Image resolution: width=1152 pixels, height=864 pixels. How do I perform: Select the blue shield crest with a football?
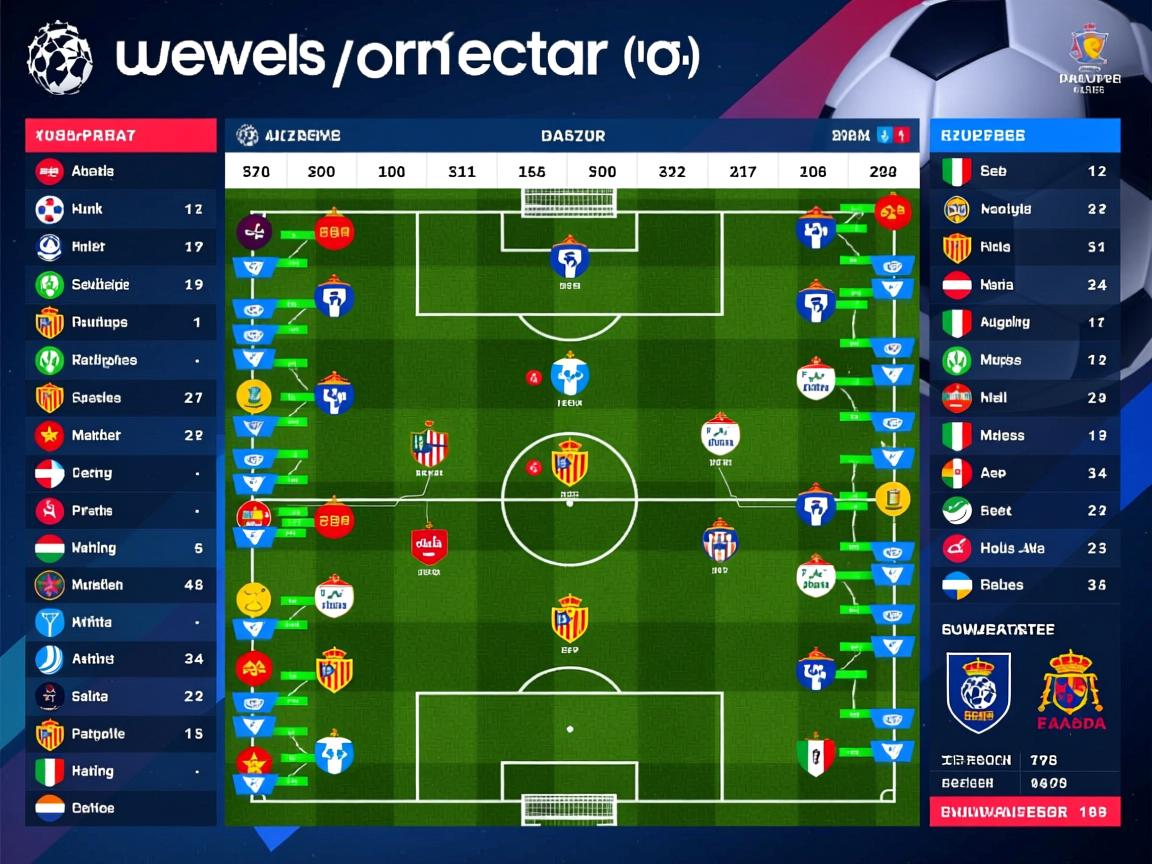click(978, 691)
